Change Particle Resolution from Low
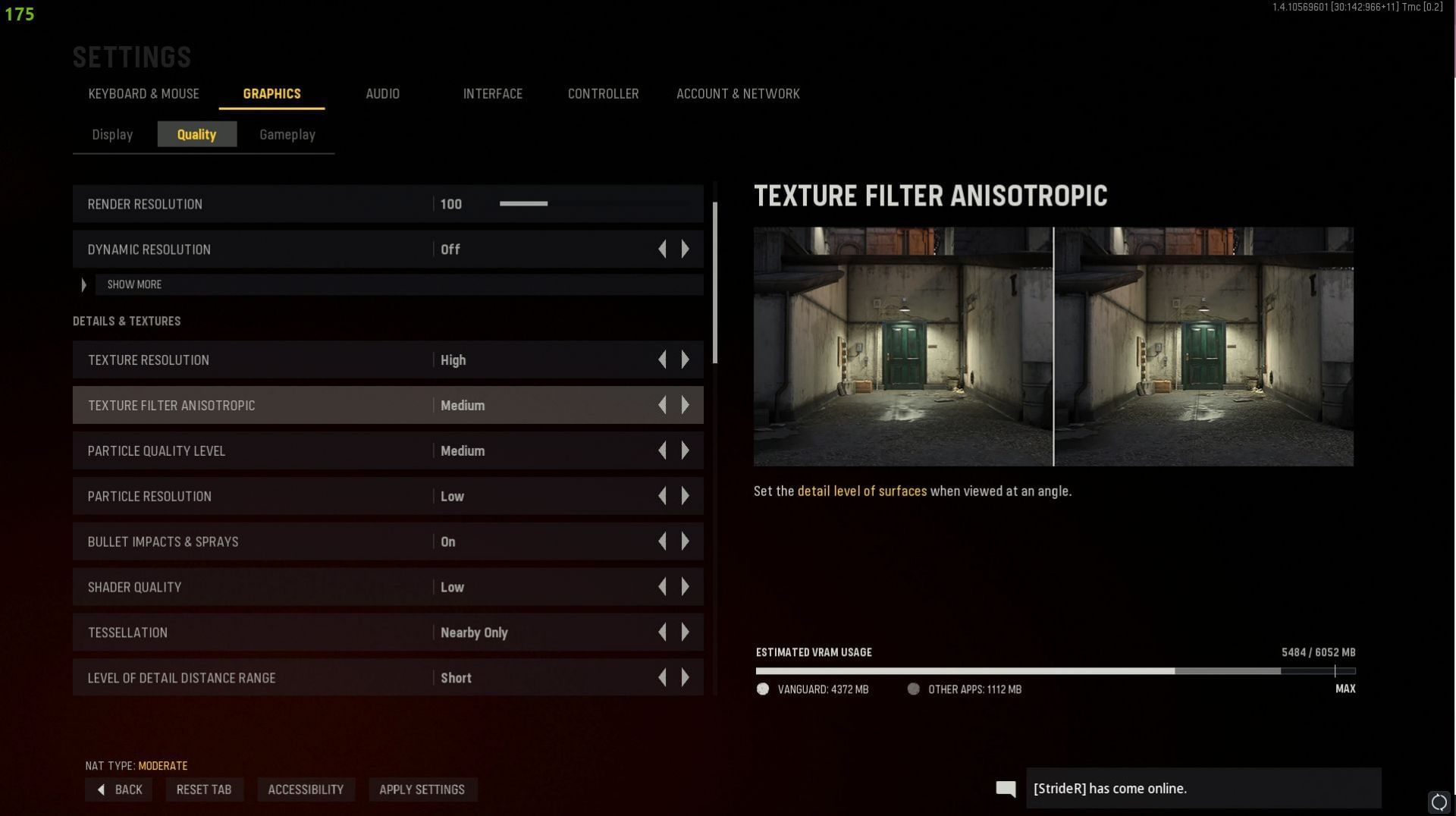 (686, 496)
